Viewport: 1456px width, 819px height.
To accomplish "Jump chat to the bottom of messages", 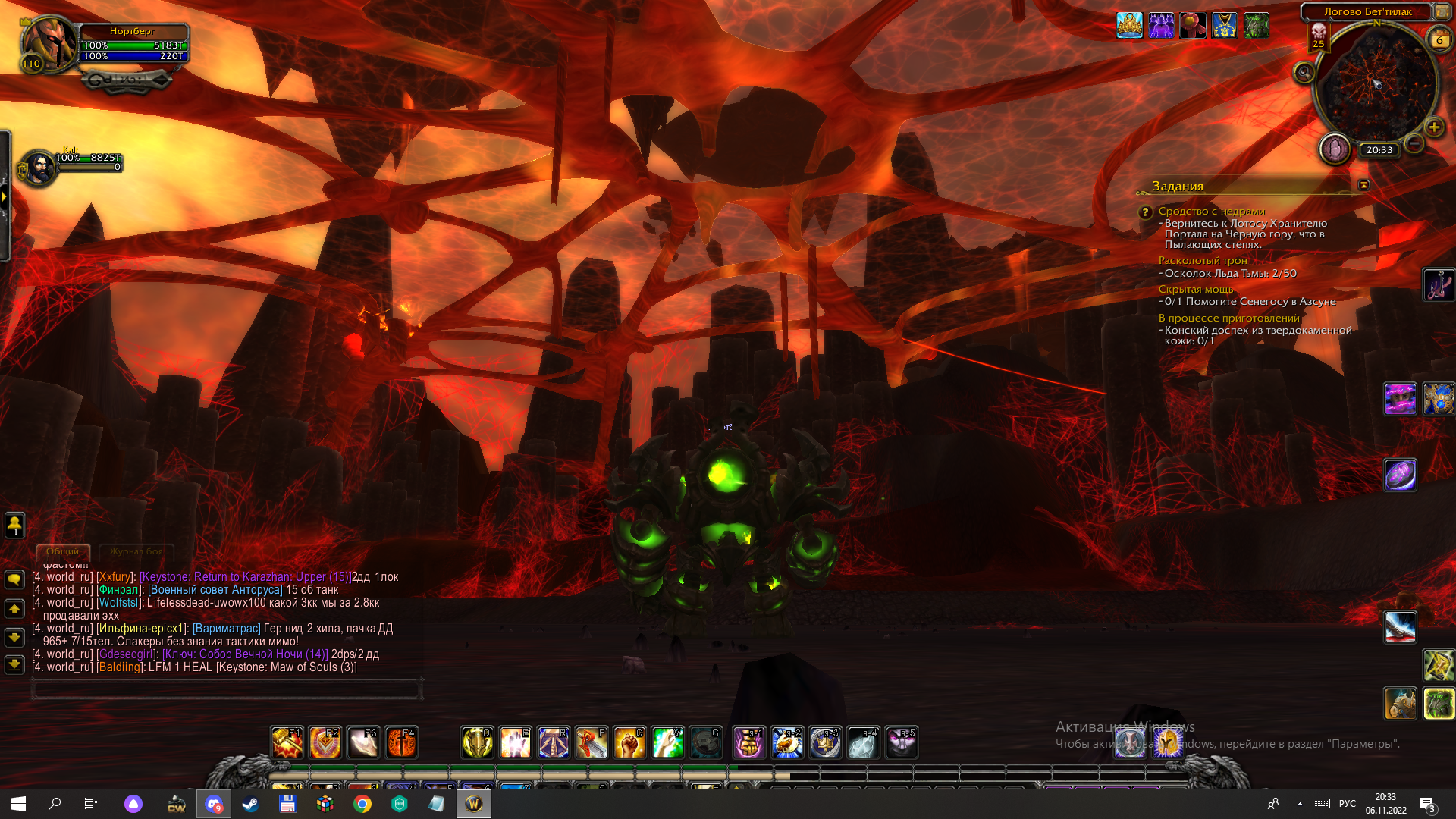I will (x=14, y=665).
